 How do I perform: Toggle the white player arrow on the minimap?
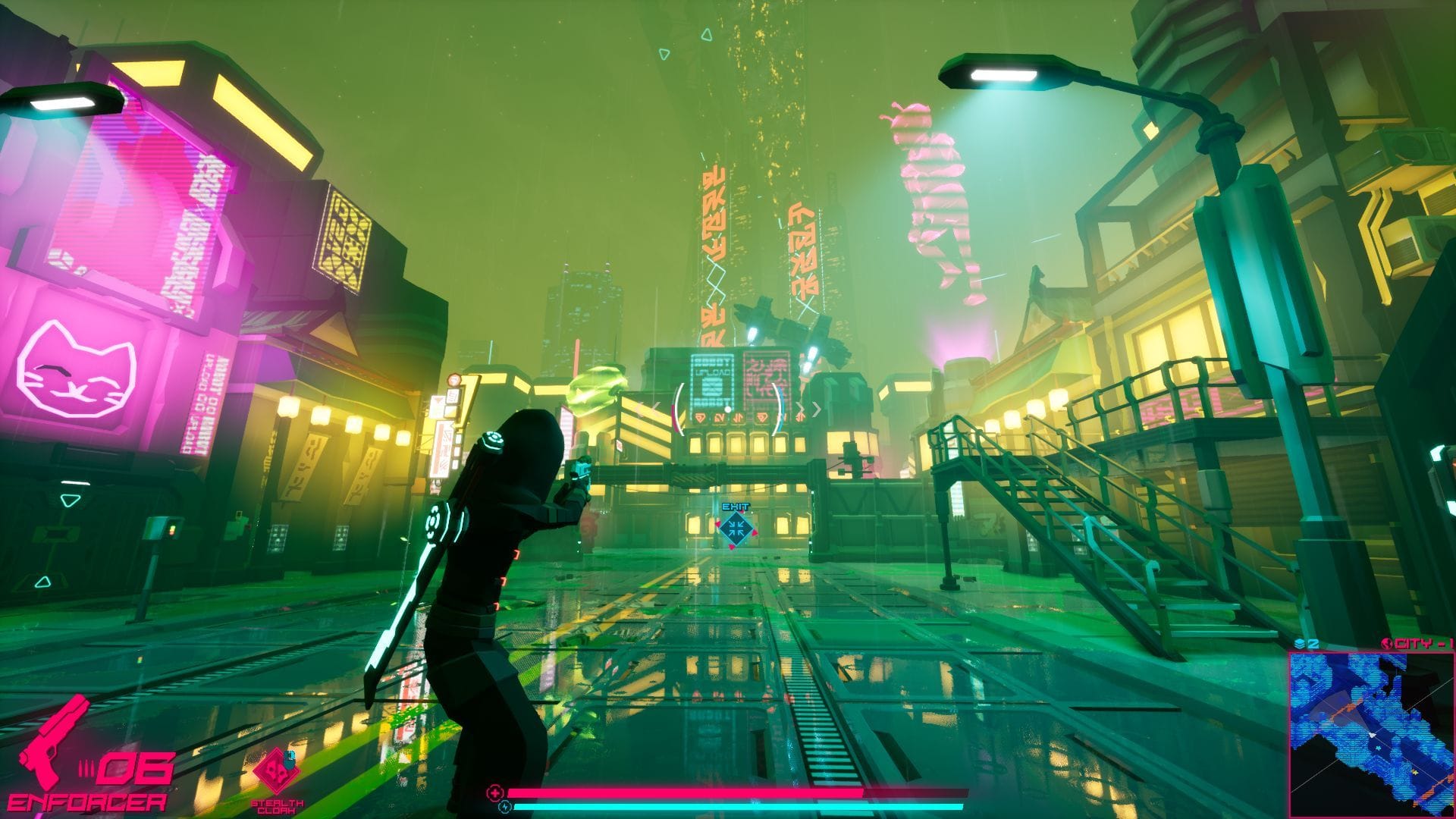point(1372,734)
